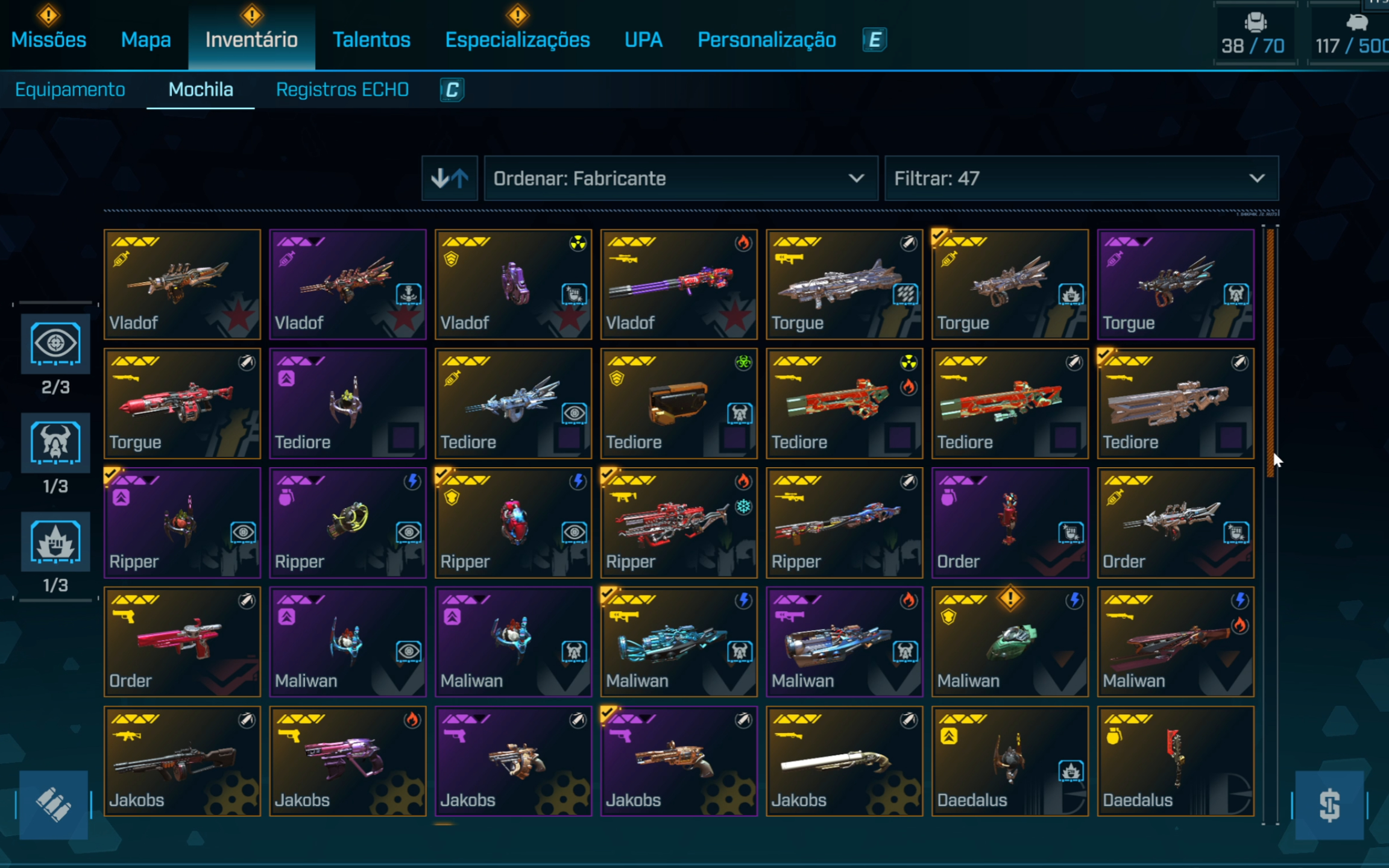Open the Talentos tab
This screenshot has height=868, width=1389.
click(371, 40)
